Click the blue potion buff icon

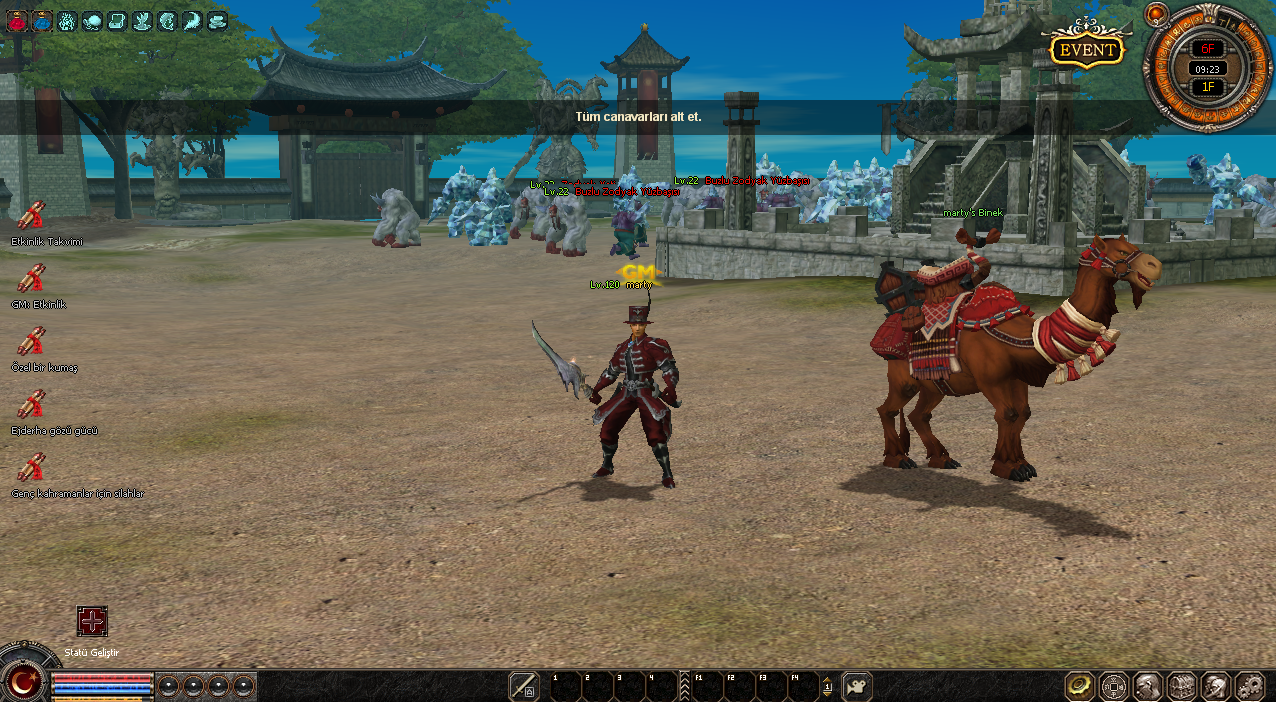tap(42, 20)
